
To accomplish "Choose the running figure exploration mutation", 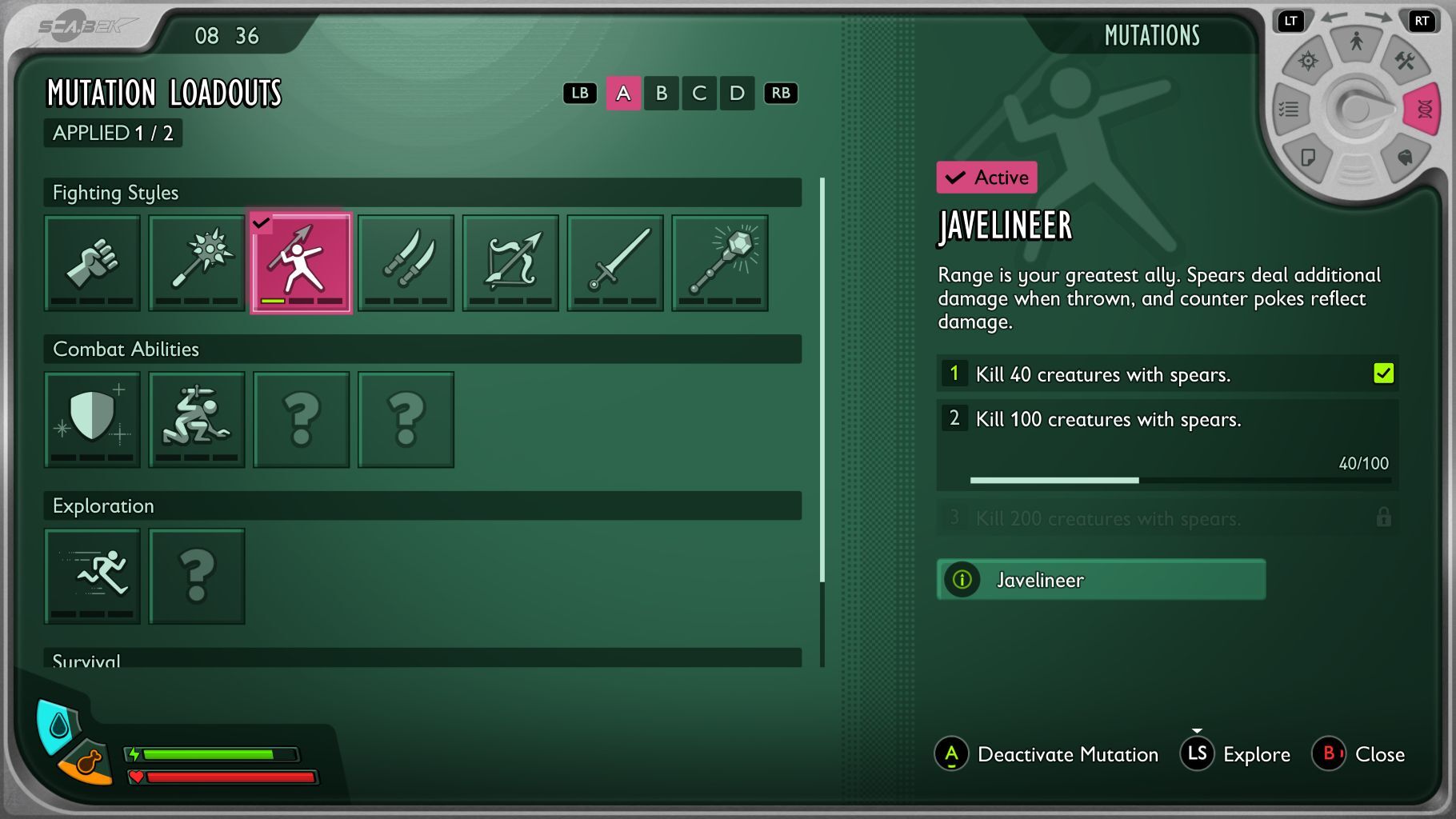I will (x=92, y=576).
